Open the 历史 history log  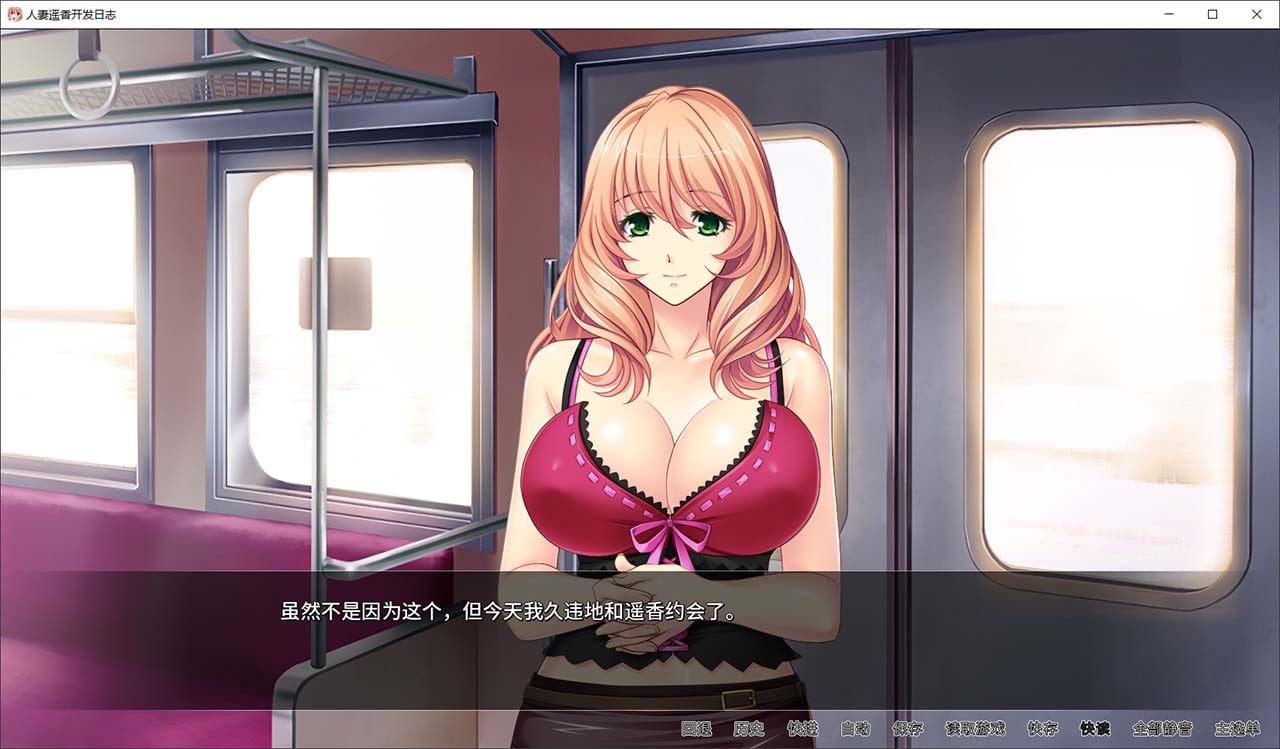click(749, 729)
